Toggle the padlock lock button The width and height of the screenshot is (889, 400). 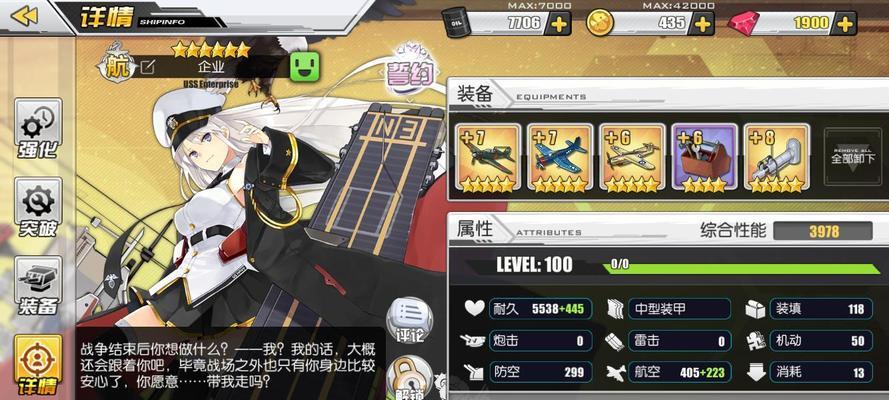tap(408, 380)
